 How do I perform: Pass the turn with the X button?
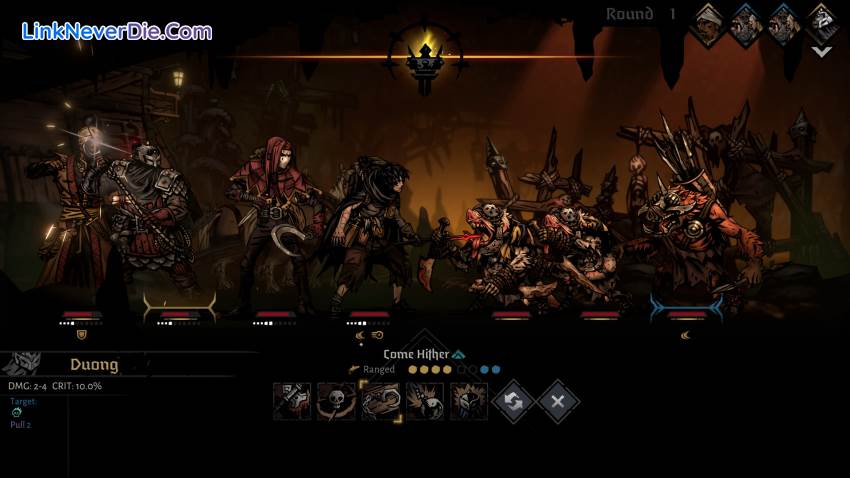pos(558,401)
